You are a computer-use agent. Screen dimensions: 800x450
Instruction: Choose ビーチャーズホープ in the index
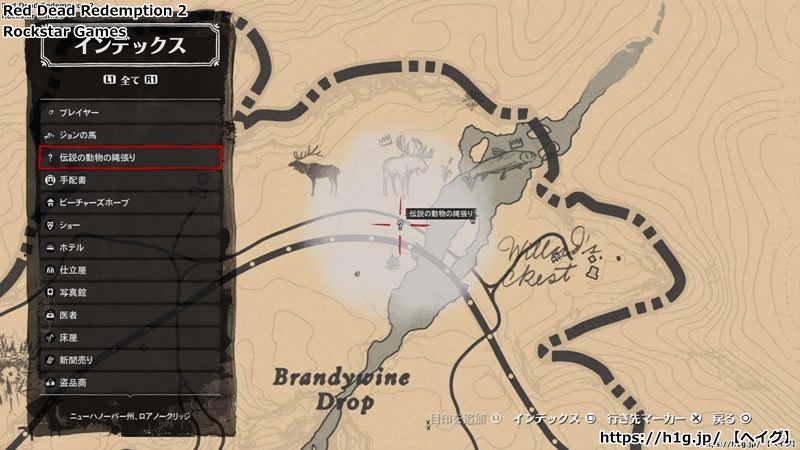click(130, 202)
